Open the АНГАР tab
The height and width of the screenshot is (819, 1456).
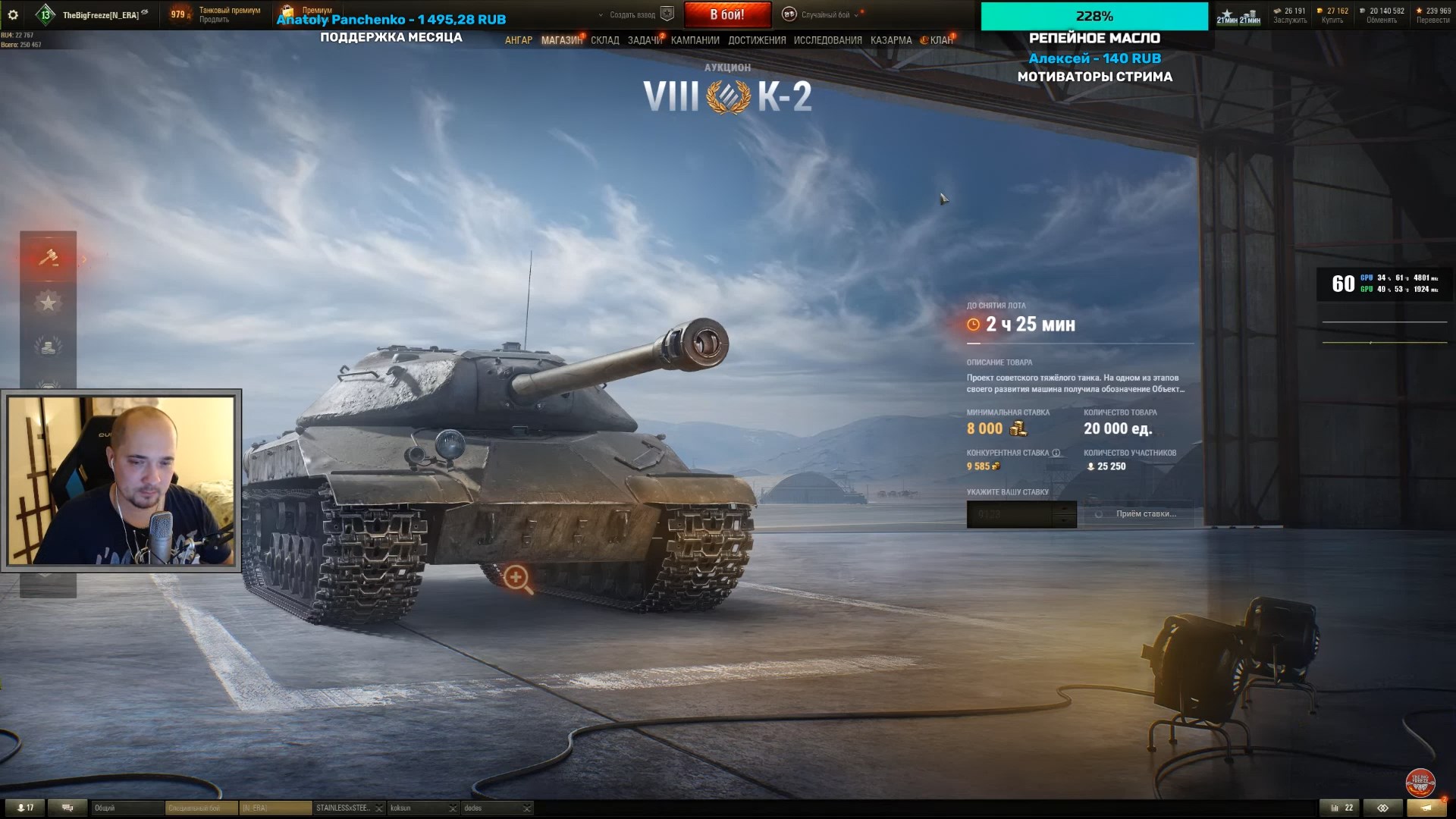tap(519, 40)
